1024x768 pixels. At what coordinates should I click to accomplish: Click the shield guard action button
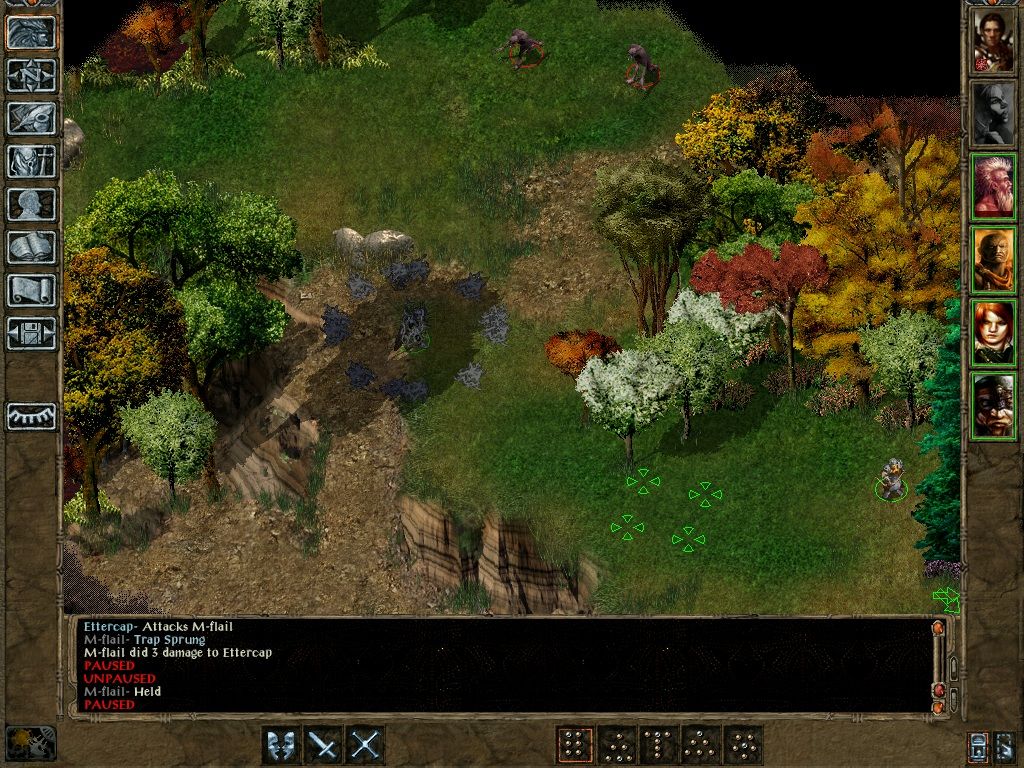(x=281, y=745)
